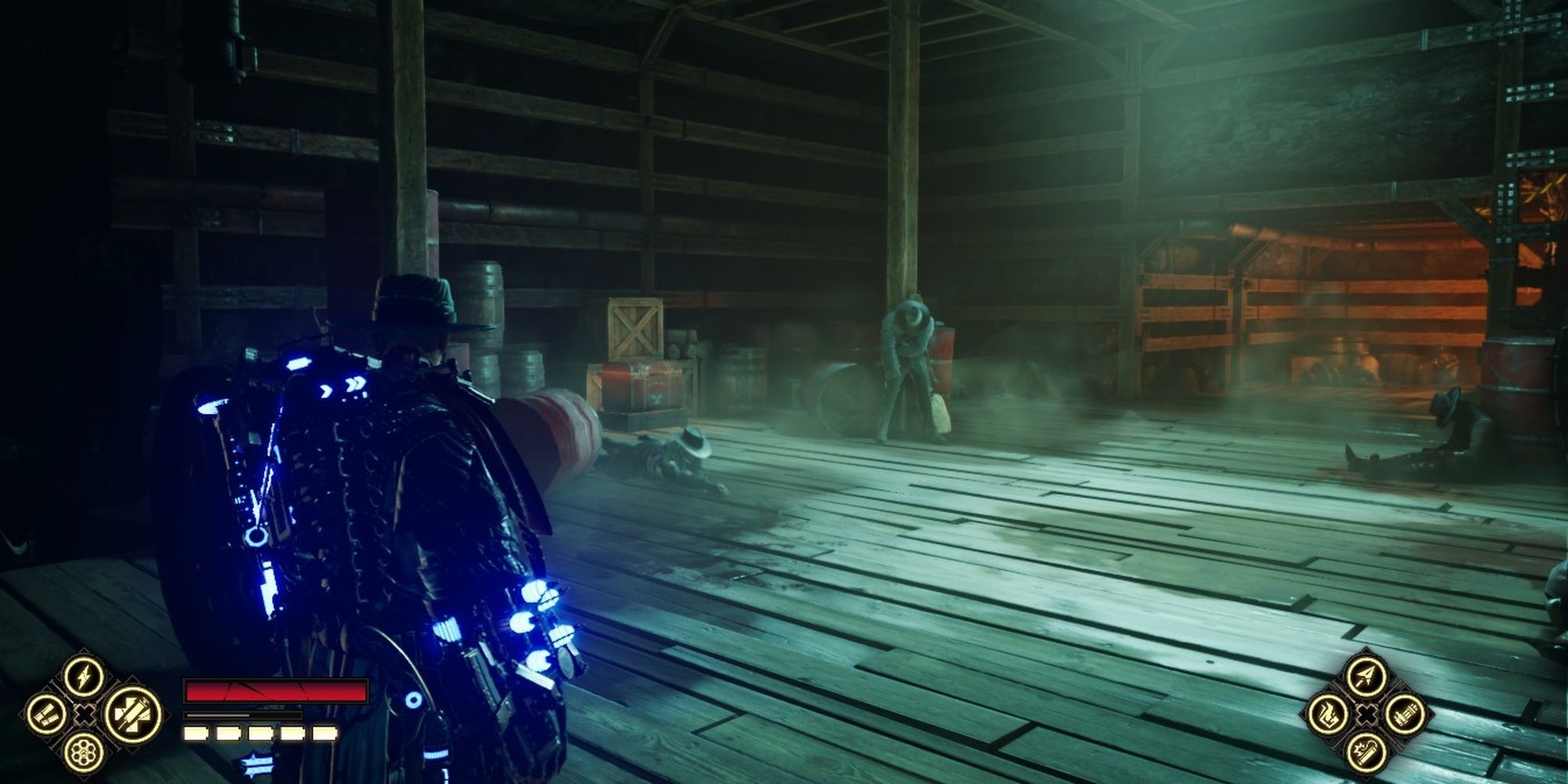Toggle the X center of the right ability wheel

pos(1366,713)
